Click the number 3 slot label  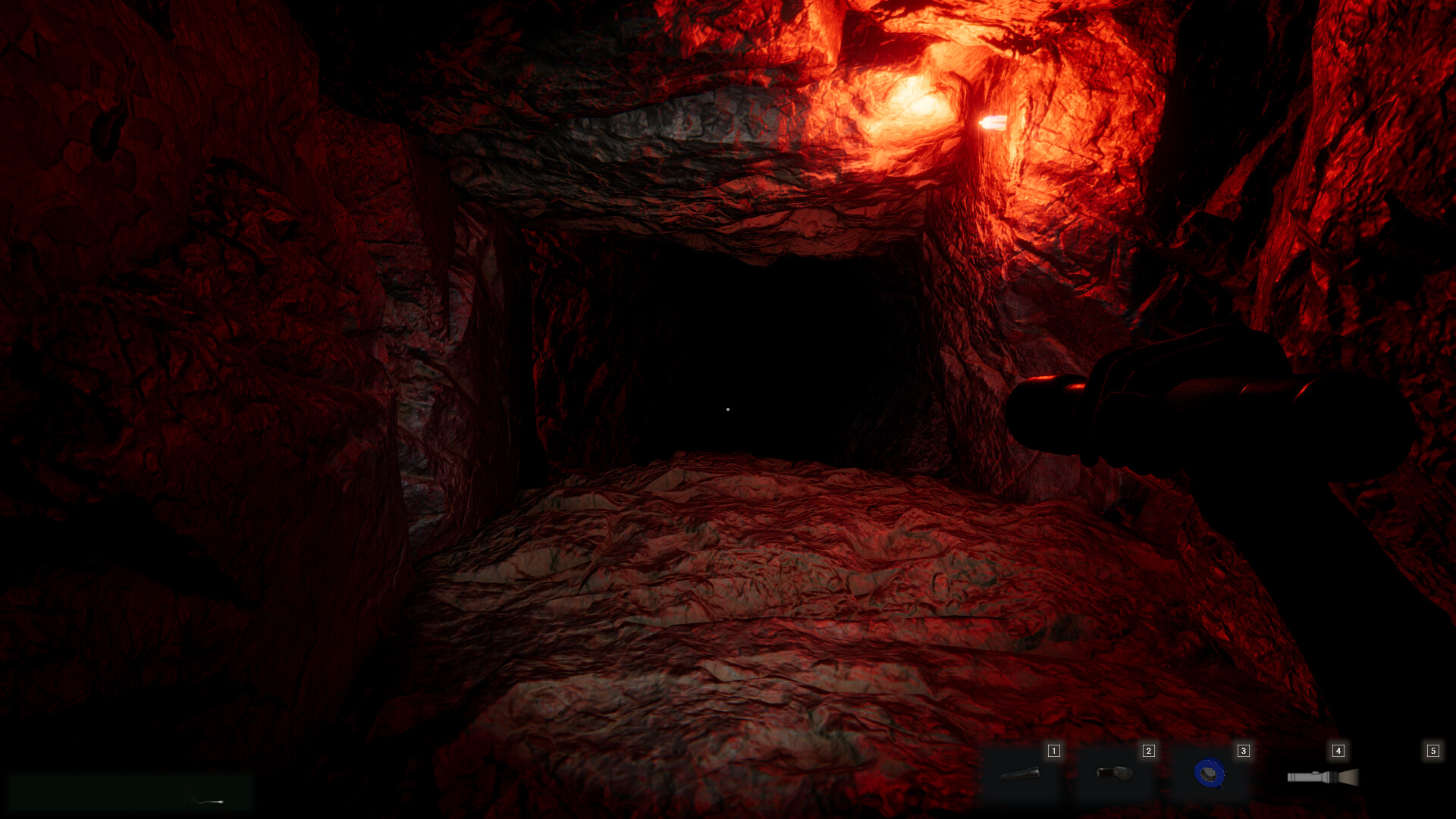(1243, 750)
